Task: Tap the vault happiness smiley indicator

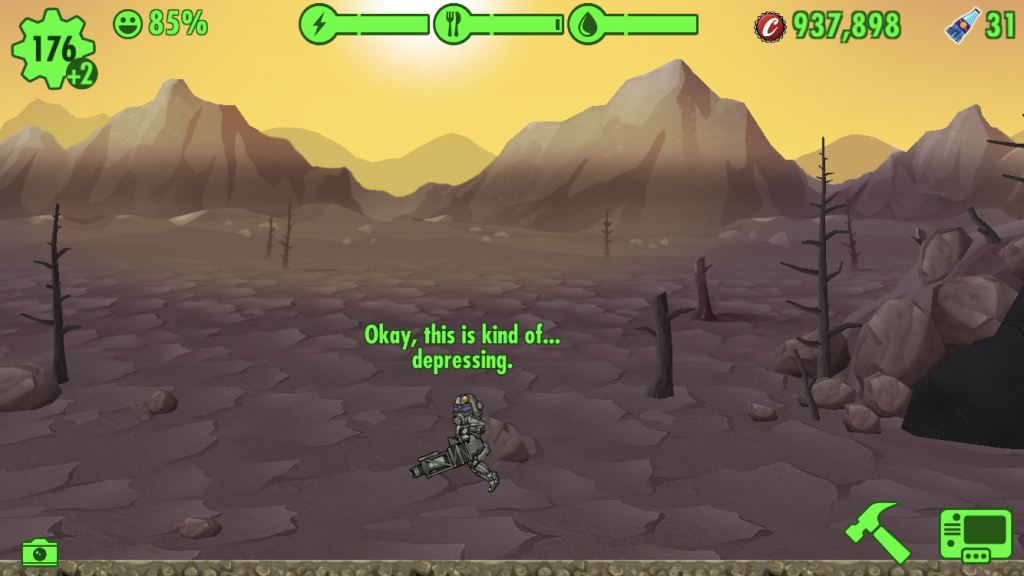Action: click(x=128, y=23)
